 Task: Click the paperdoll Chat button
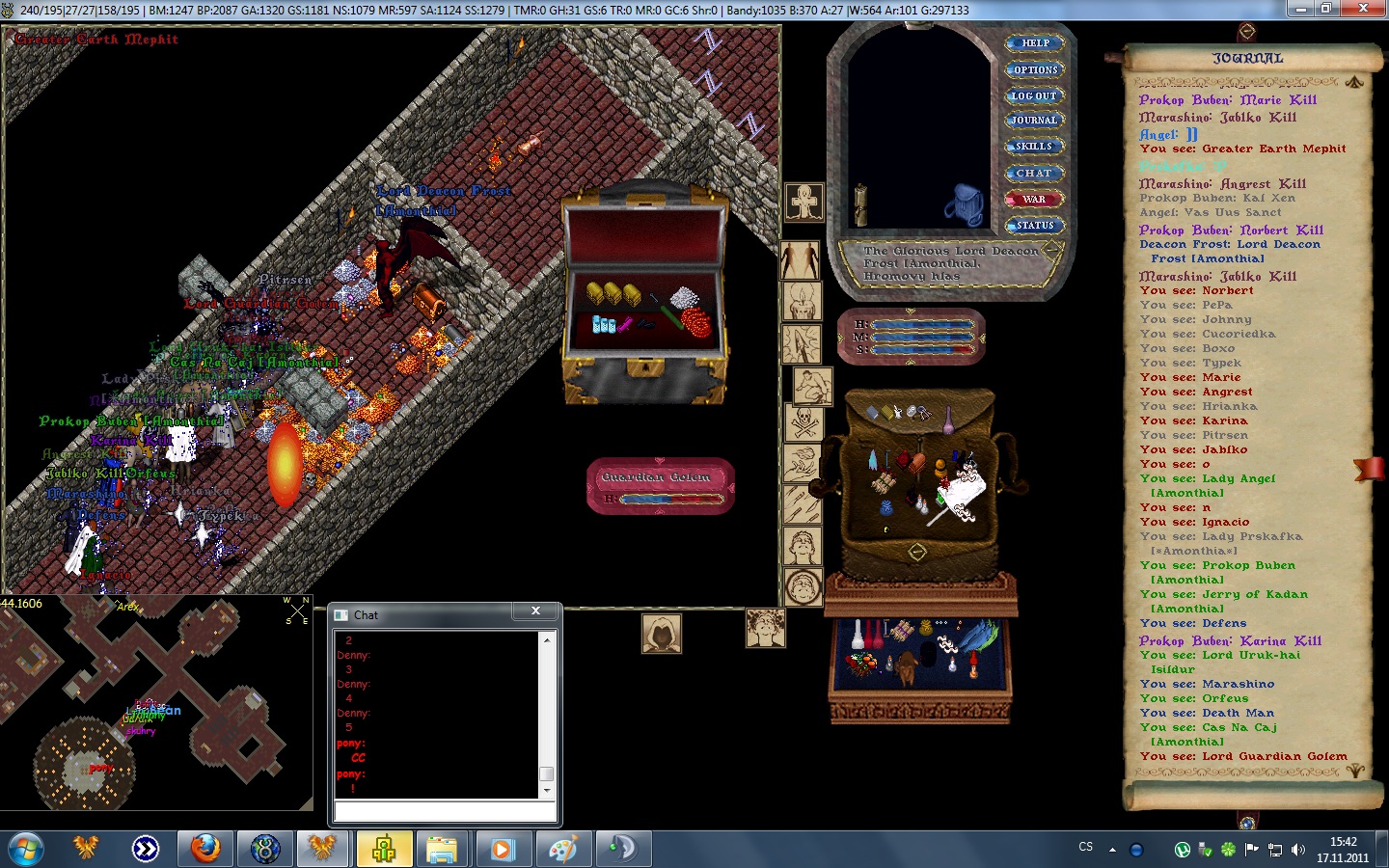click(x=1034, y=174)
